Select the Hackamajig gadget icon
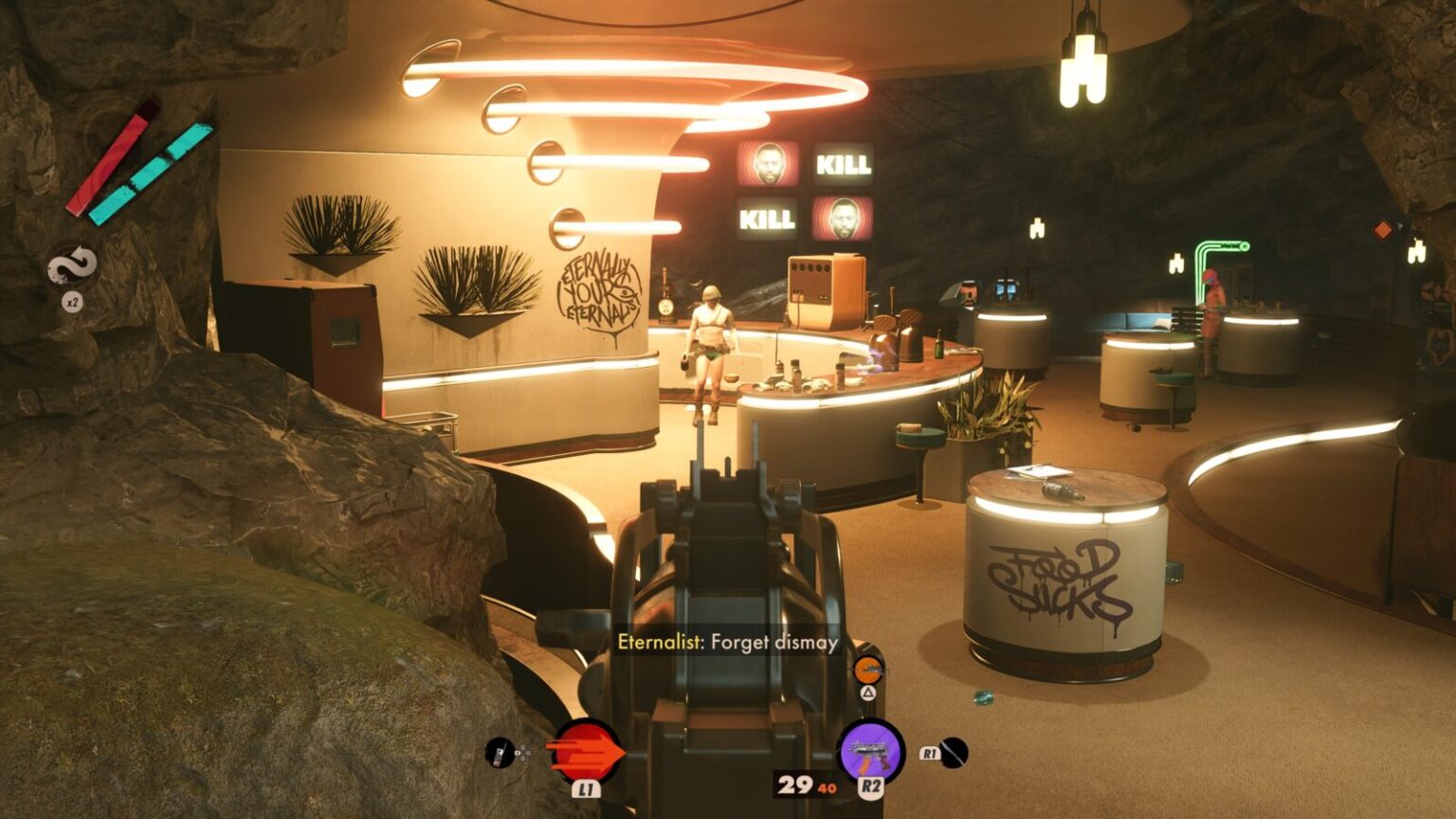Viewport: 1456px width, 819px height. pyautogui.click(x=500, y=754)
